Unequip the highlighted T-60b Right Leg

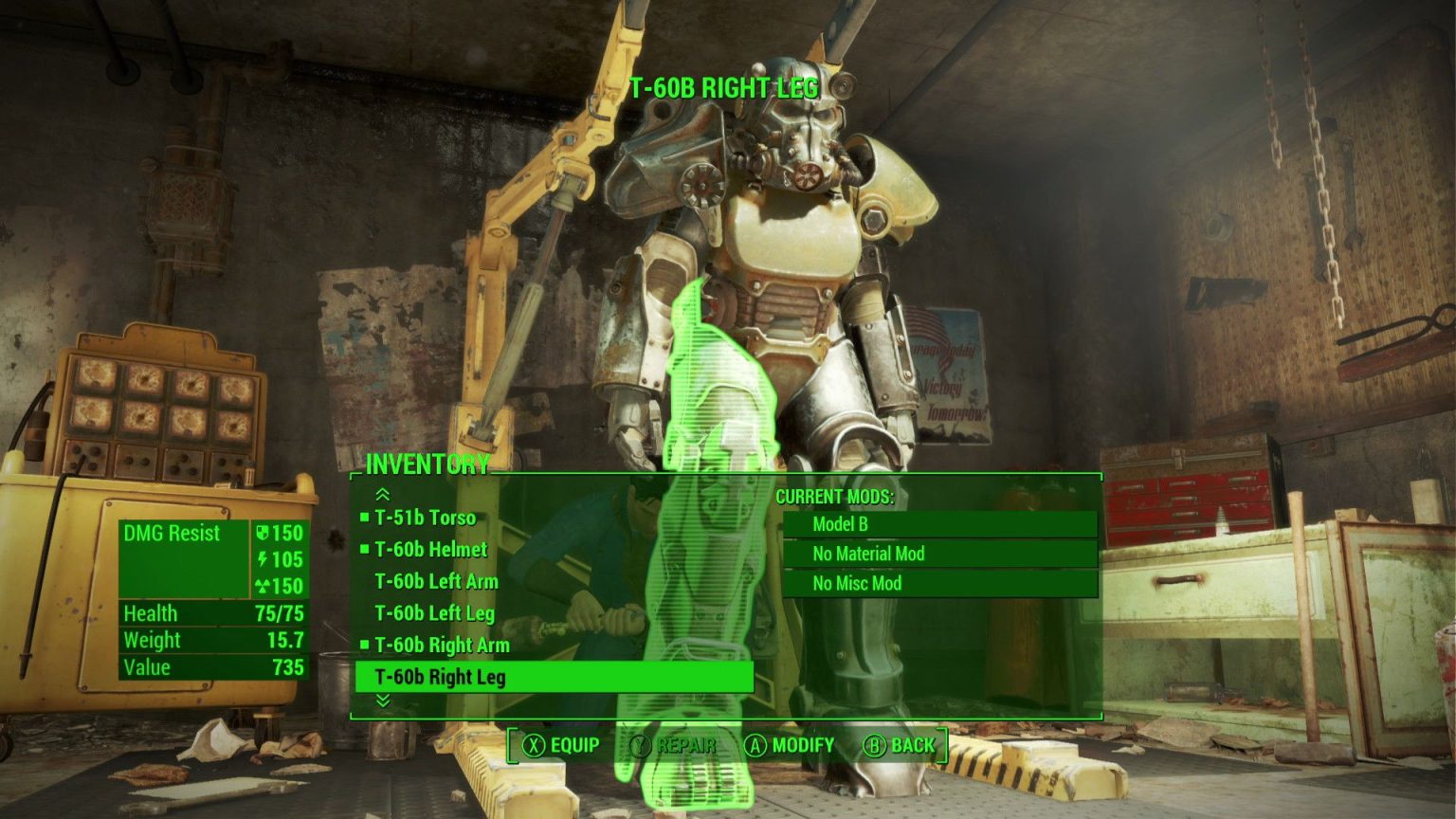click(440, 678)
